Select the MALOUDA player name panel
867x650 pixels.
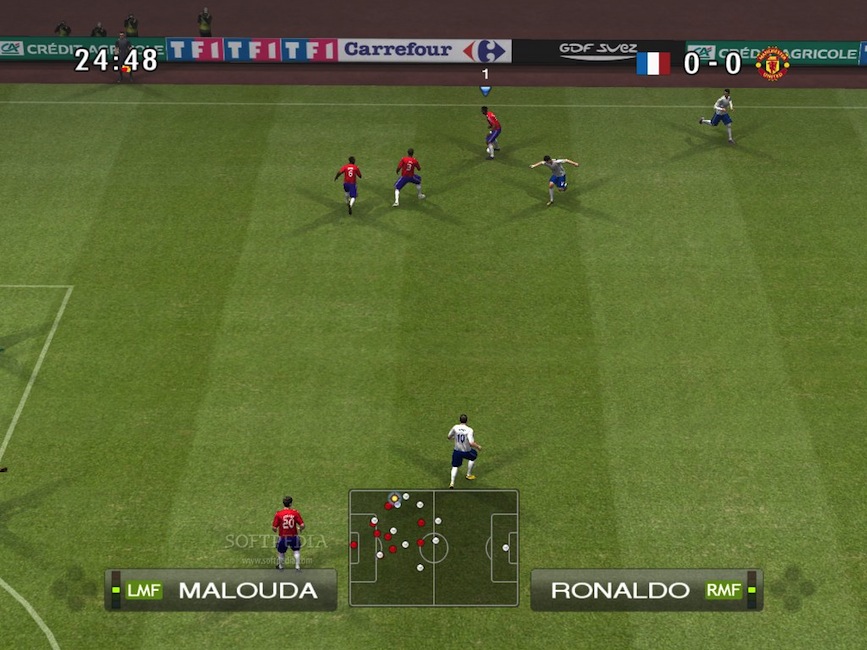221,590
